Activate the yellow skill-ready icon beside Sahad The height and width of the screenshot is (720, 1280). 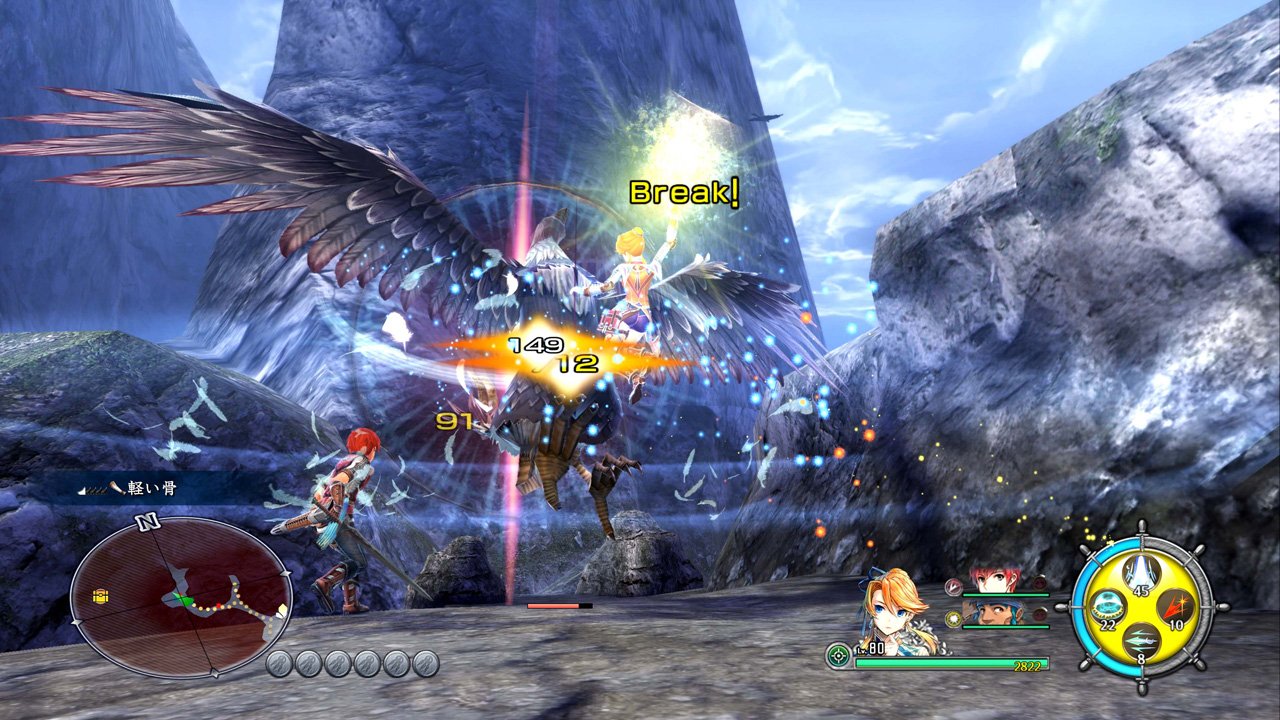pos(953,618)
